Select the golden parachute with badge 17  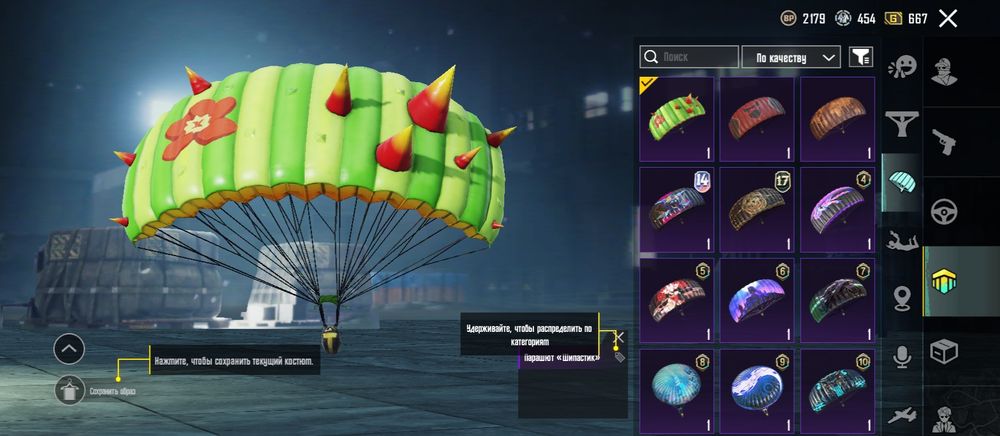757,210
